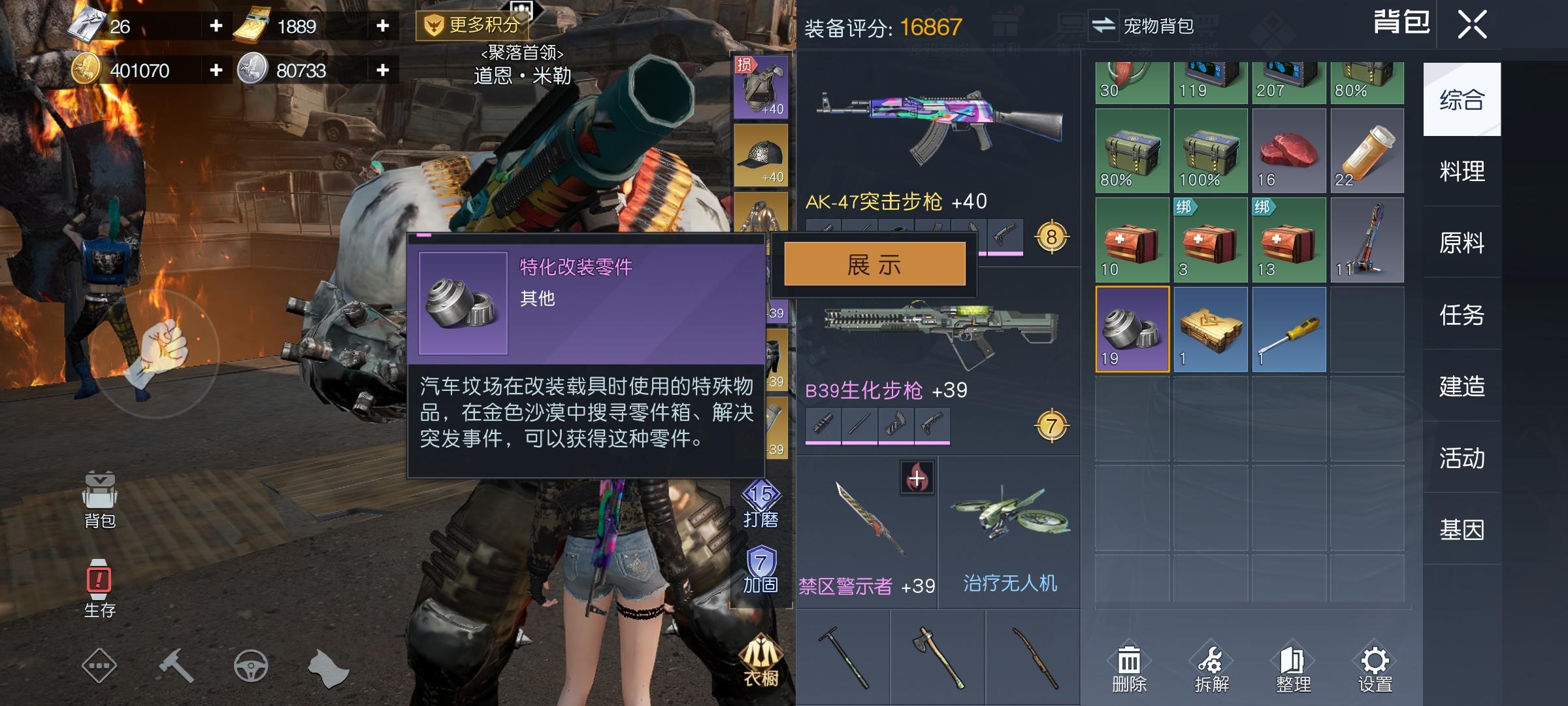Select the 建造 tab
The width and height of the screenshot is (1568, 706).
click(1461, 387)
